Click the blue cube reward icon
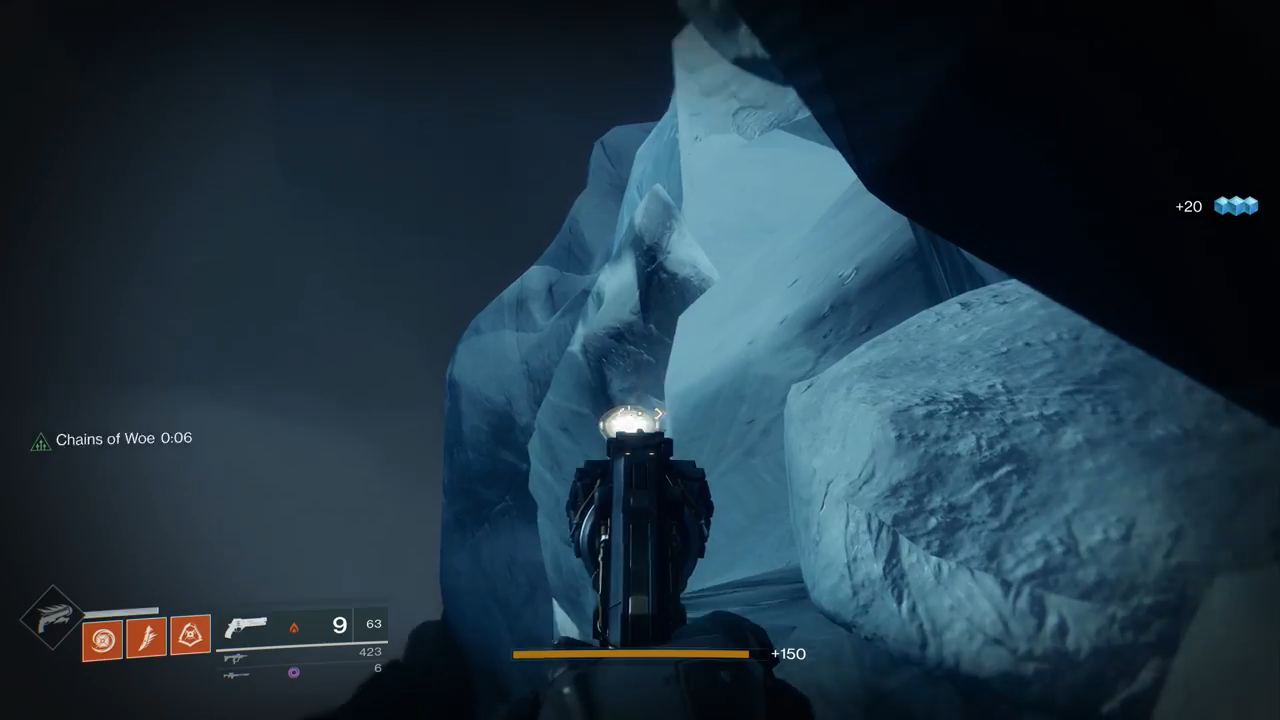Viewport: 1280px width, 720px height. pos(1235,206)
